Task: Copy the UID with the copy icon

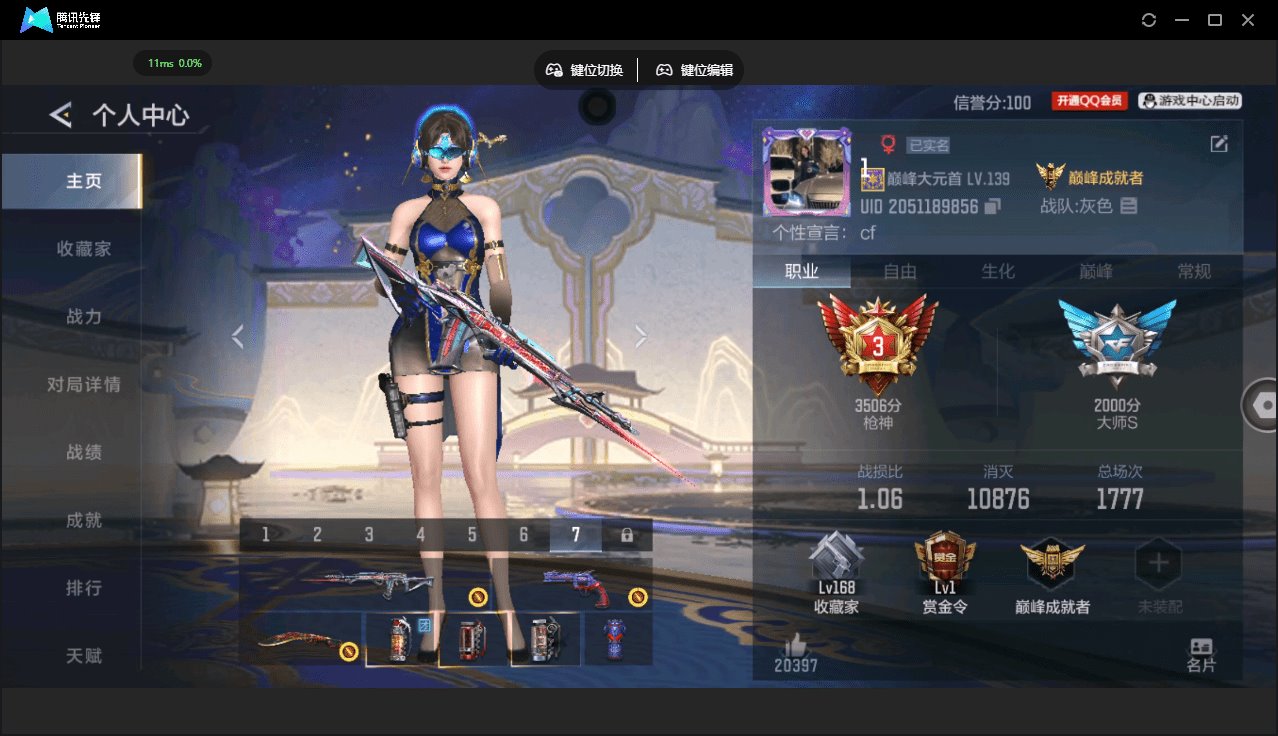Action: tap(993, 207)
